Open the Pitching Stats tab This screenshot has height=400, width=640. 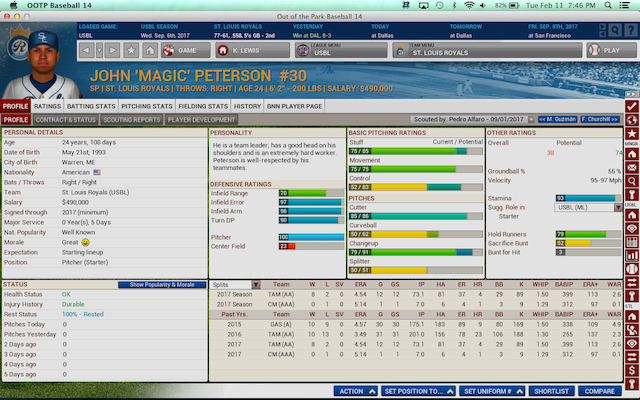click(147, 105)
